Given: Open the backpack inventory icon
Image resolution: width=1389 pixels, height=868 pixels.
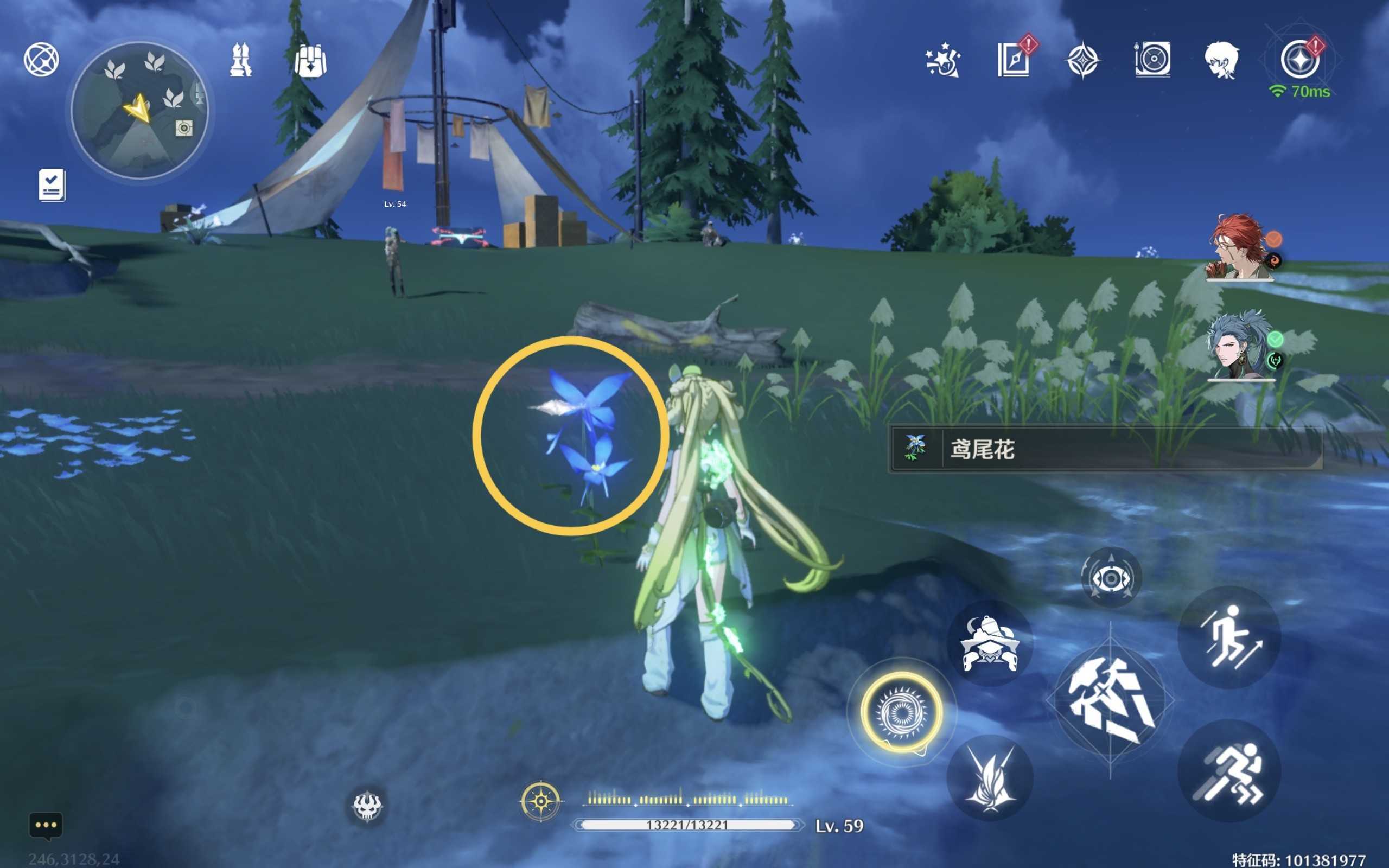Looking at the screenshot, I should click(310, 60).
